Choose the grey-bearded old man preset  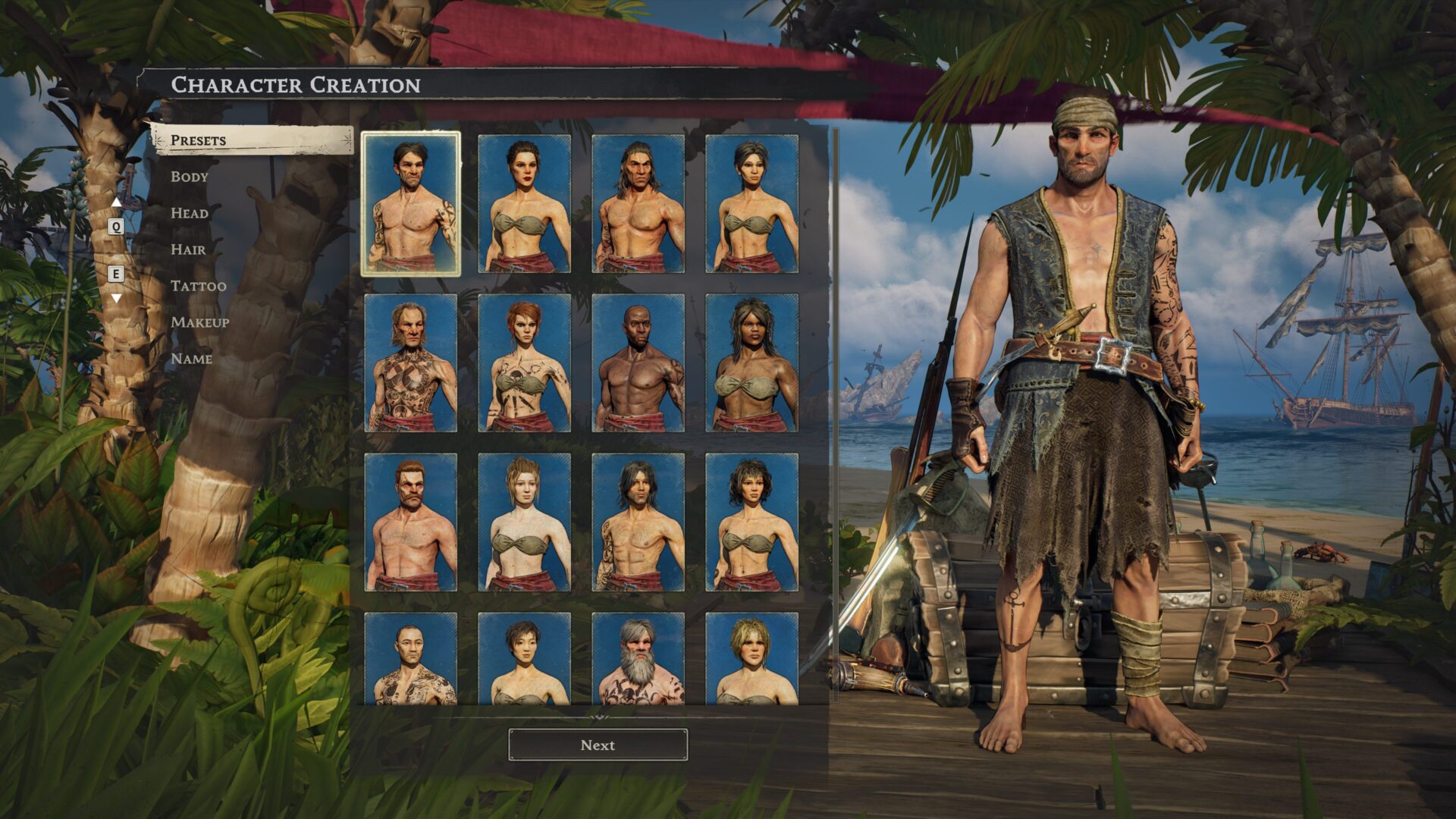[638, 658]
